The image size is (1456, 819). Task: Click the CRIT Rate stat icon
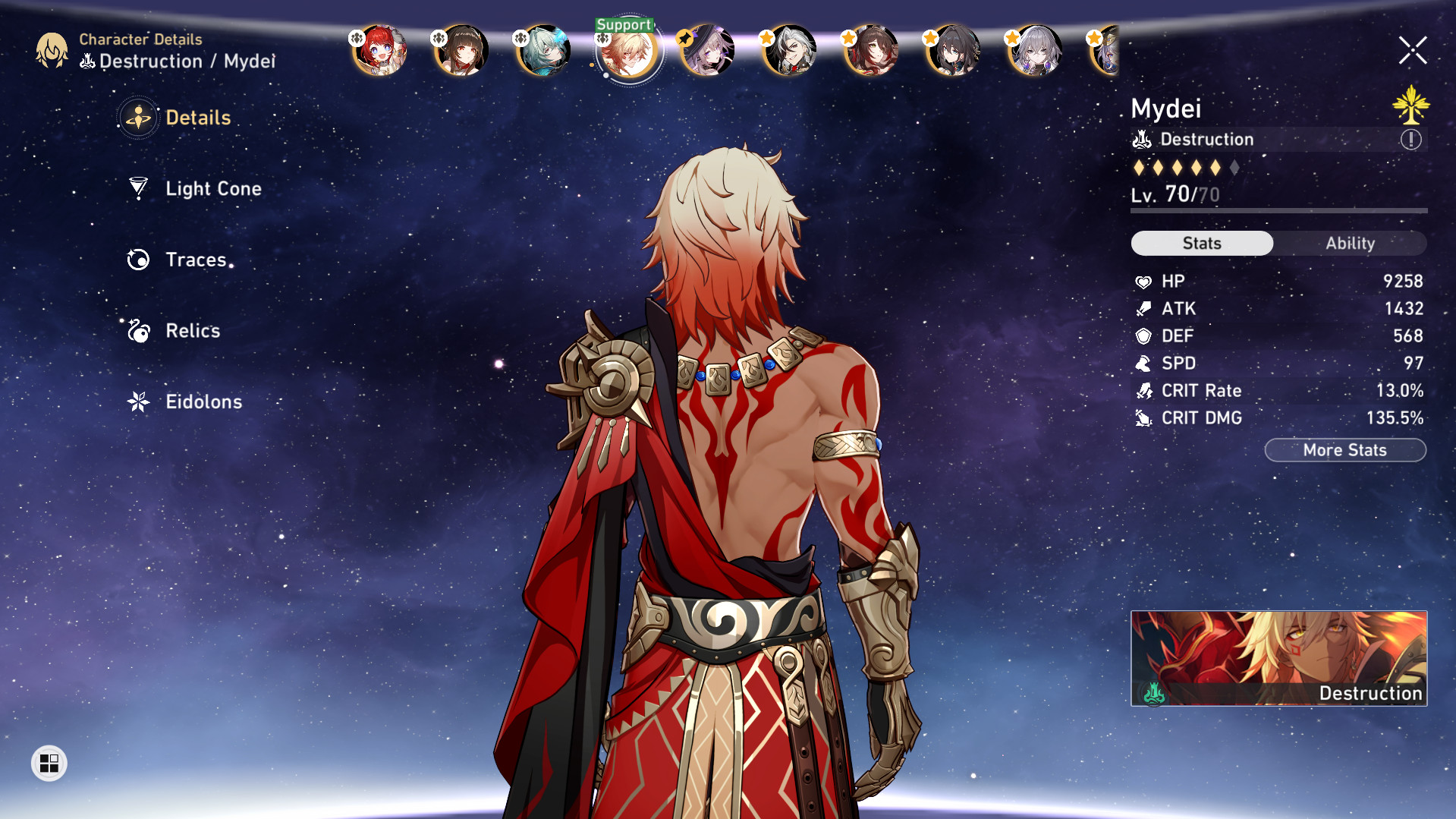click(1144, 391)
